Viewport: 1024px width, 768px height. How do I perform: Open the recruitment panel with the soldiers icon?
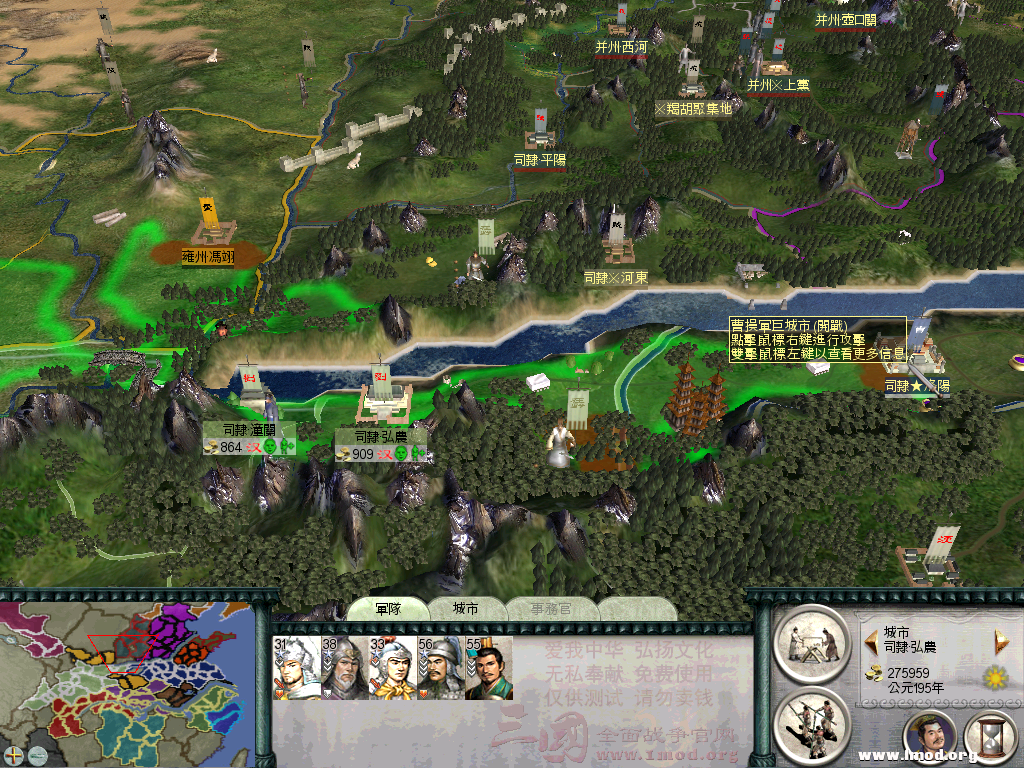[811, 724]
